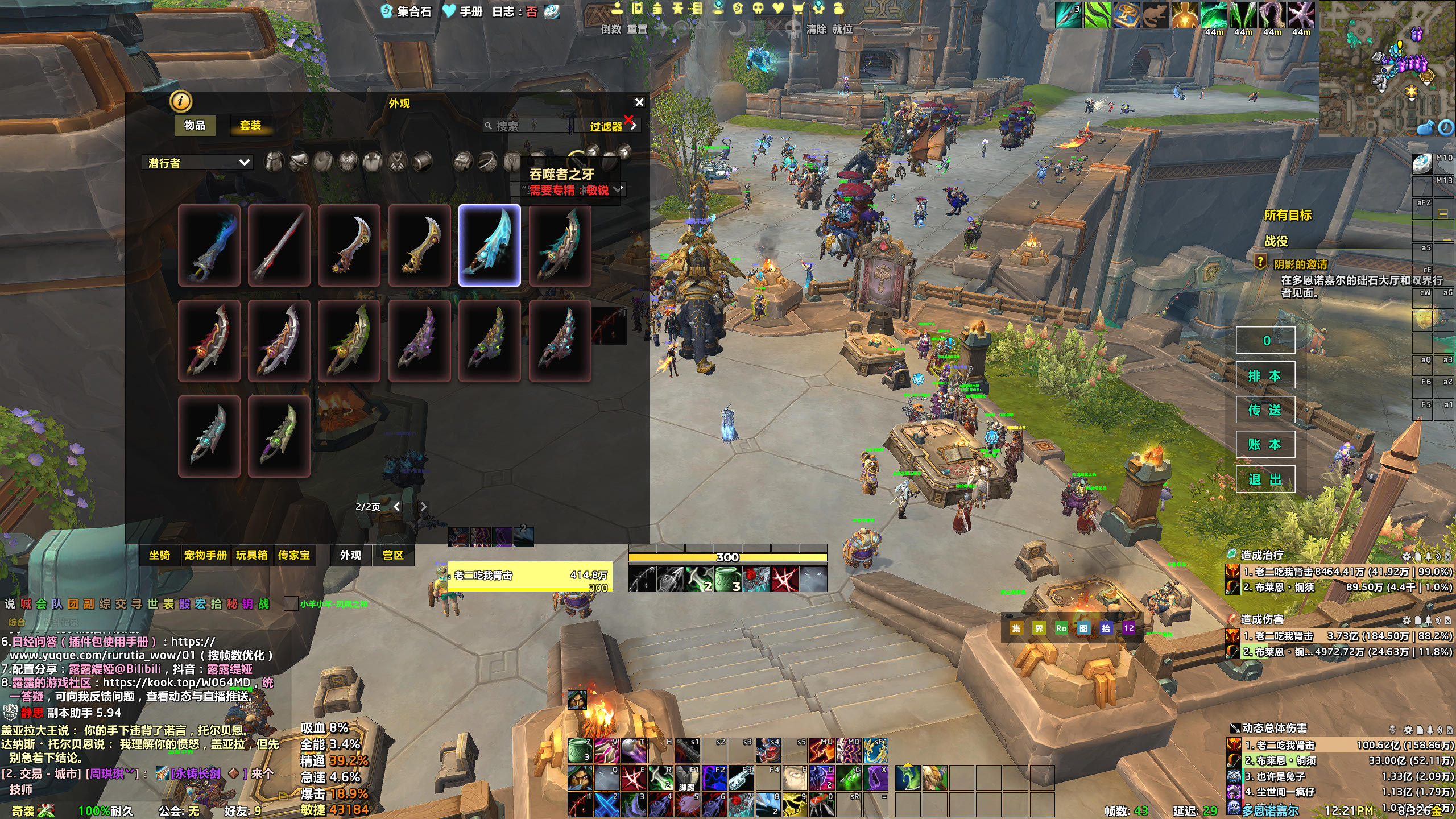
Task: Open the 集合石 meeting stone panel
Action: (x=407, y=11)
